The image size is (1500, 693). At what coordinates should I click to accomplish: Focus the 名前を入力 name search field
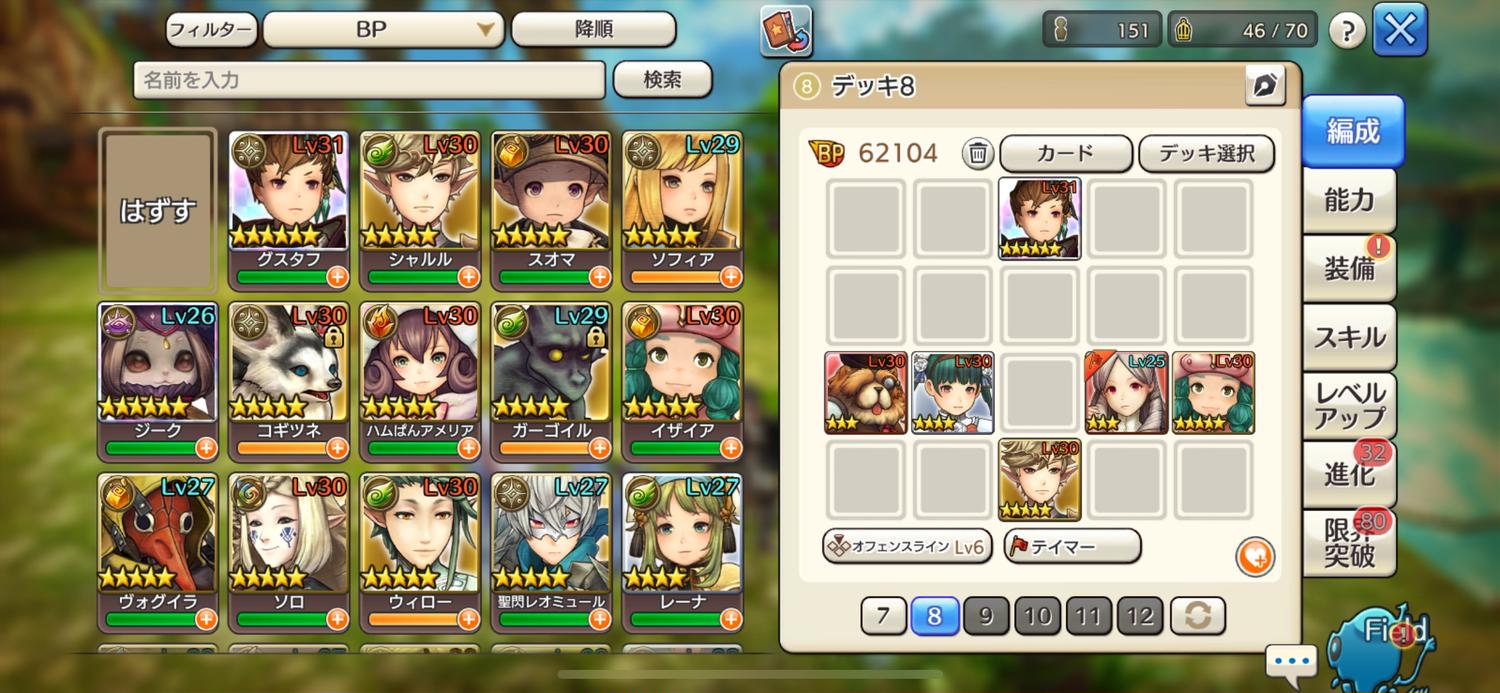tap(369, 80)
